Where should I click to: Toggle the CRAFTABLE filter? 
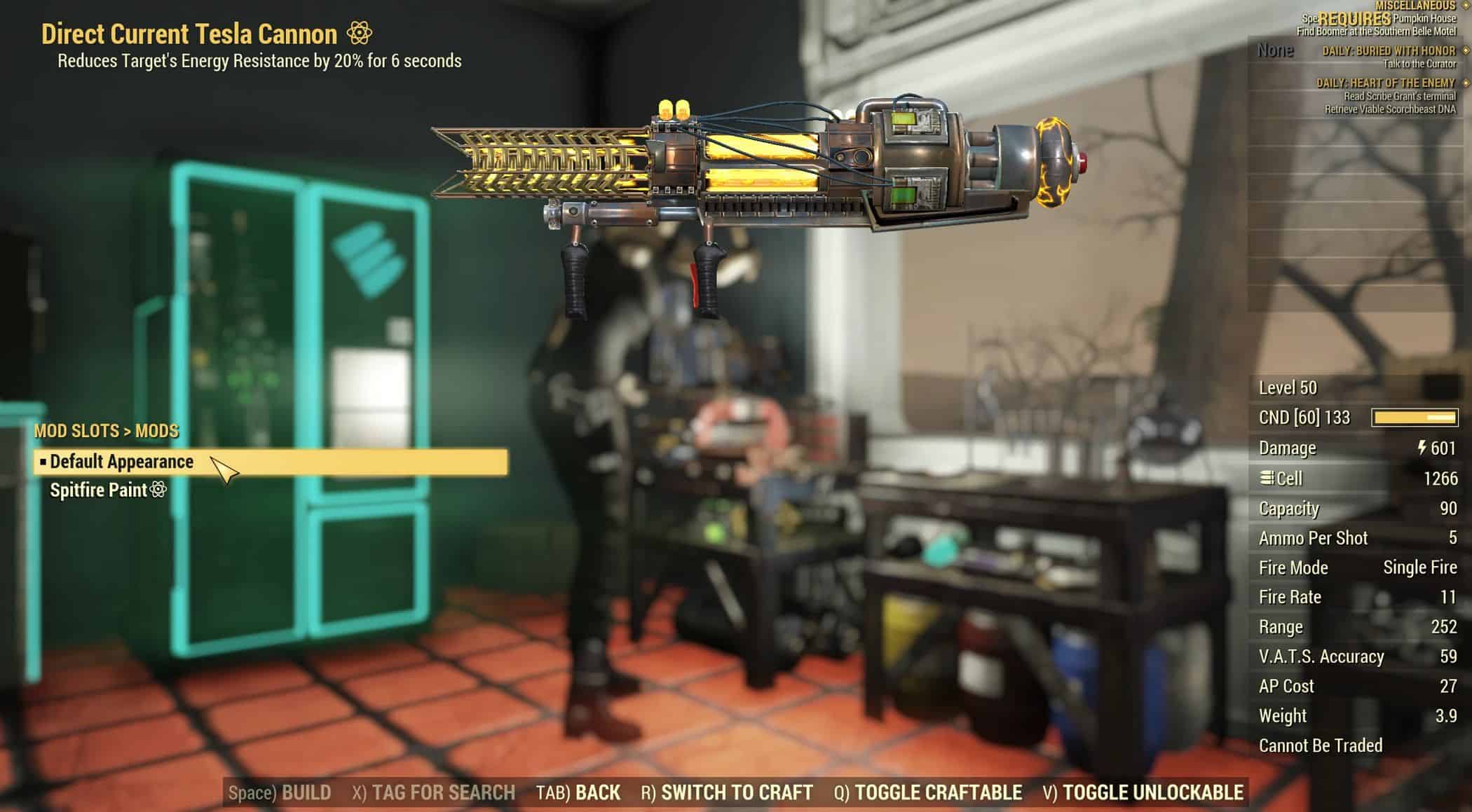click(928, 792)
